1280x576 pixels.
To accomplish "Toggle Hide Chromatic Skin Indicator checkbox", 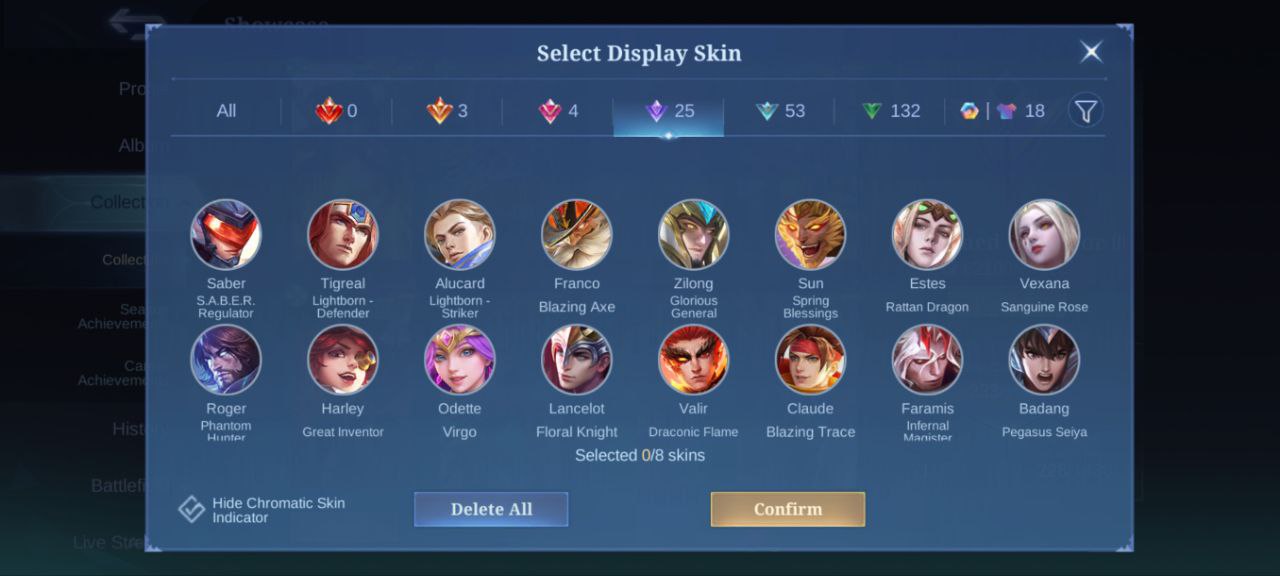I will [x=192, y=509].
